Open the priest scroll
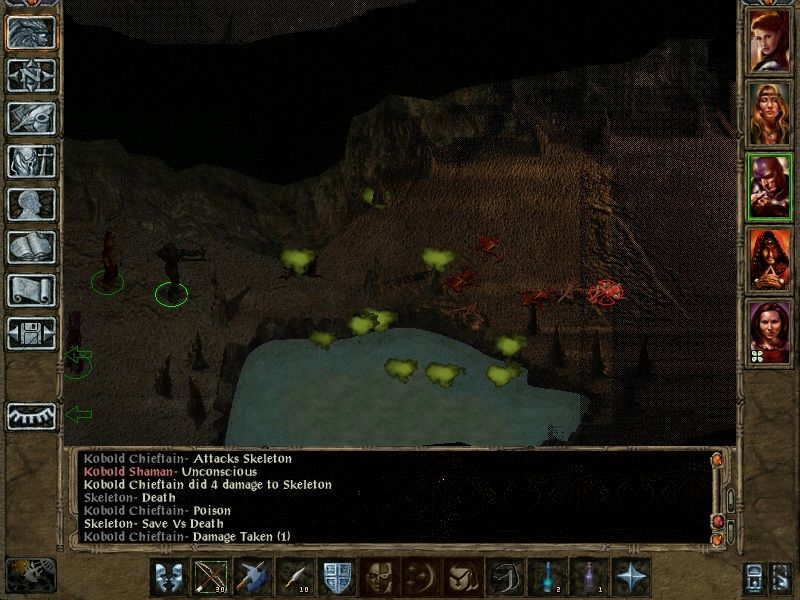 31,290
